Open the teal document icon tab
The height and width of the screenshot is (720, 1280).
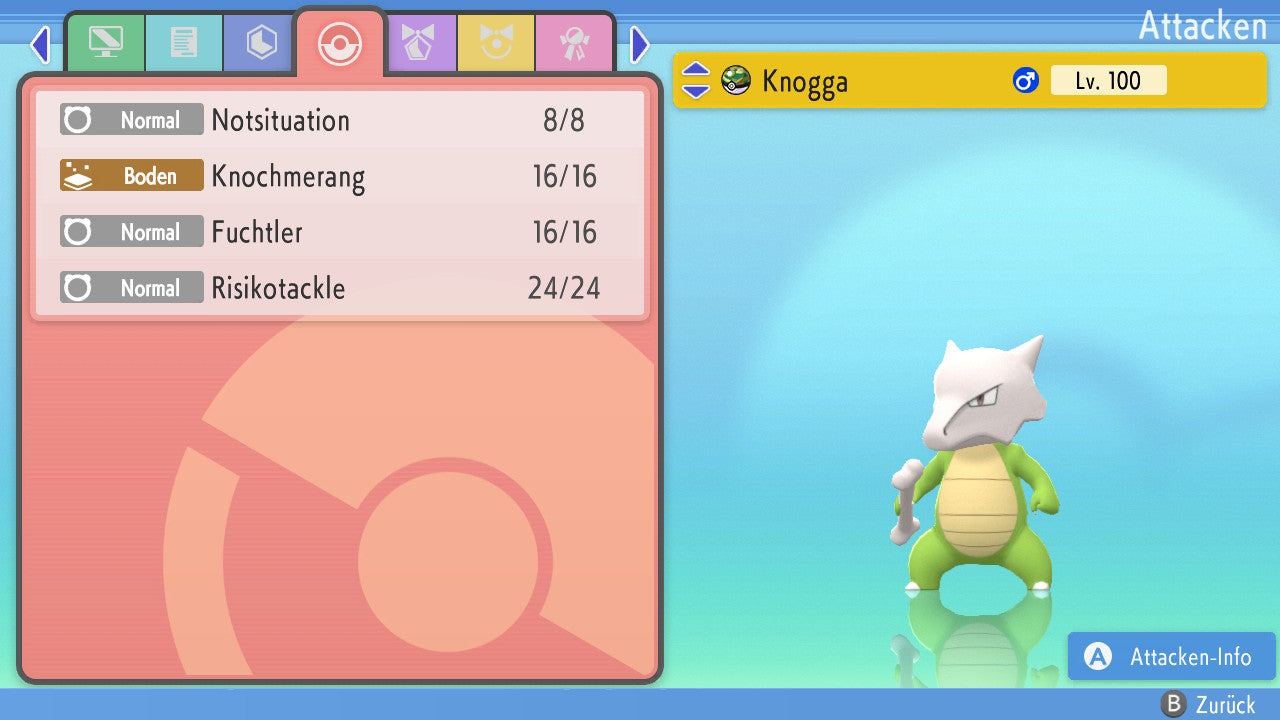pyautogui.click(x=183, y=43)
